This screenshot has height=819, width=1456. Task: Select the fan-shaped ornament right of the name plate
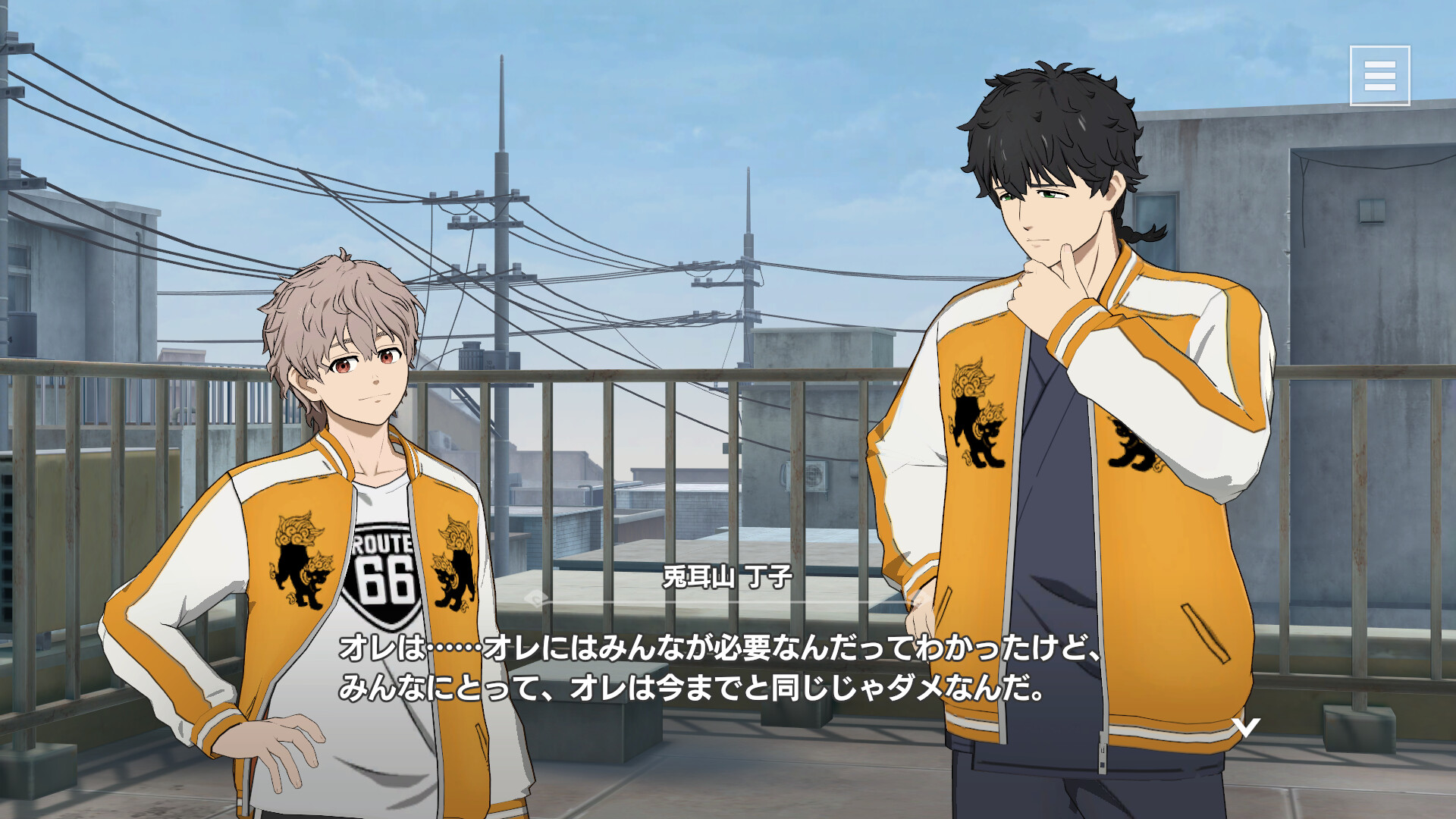point(914,599)
